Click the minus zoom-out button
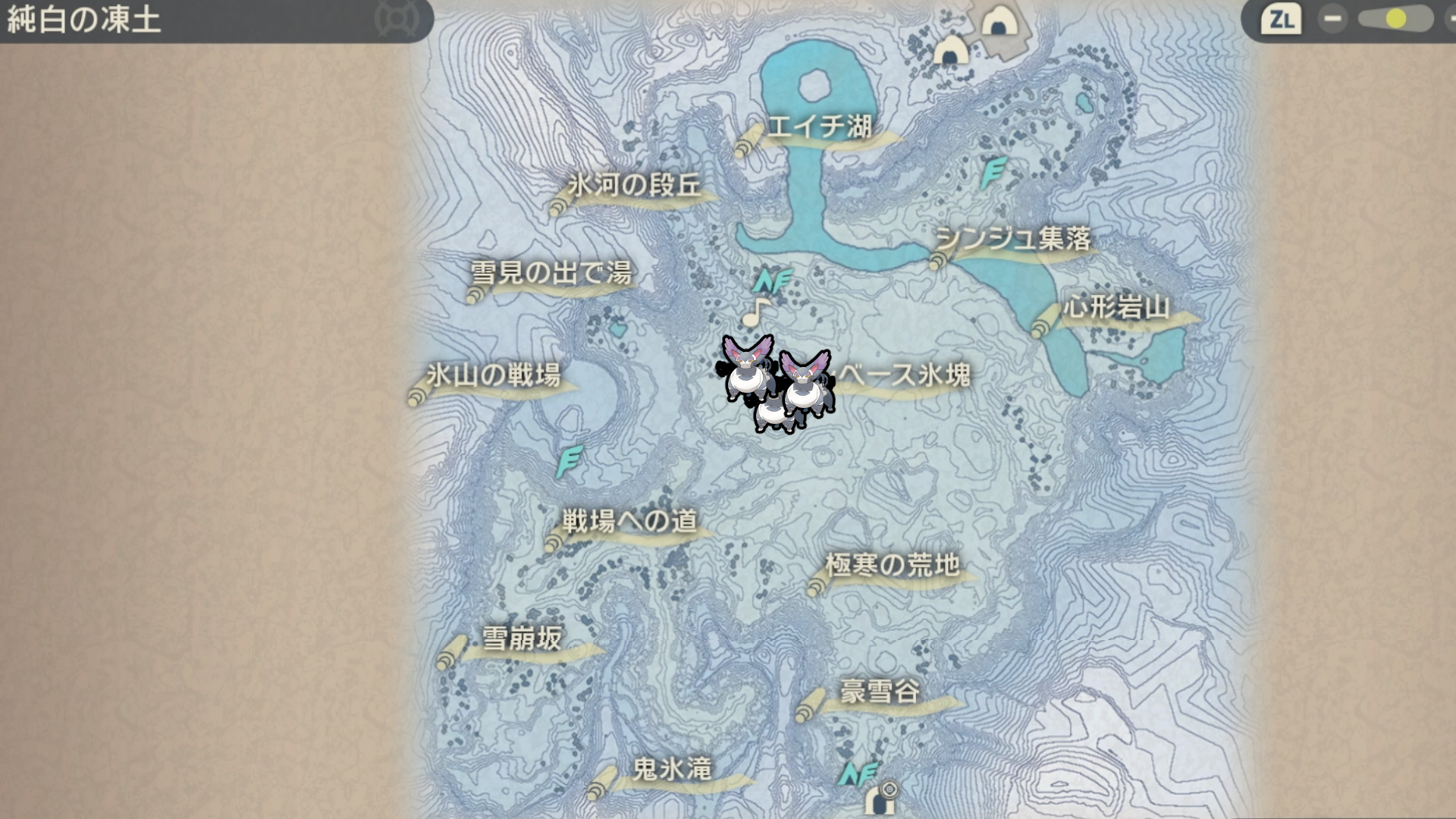The image size is (1456, 819). (1332, 19)
